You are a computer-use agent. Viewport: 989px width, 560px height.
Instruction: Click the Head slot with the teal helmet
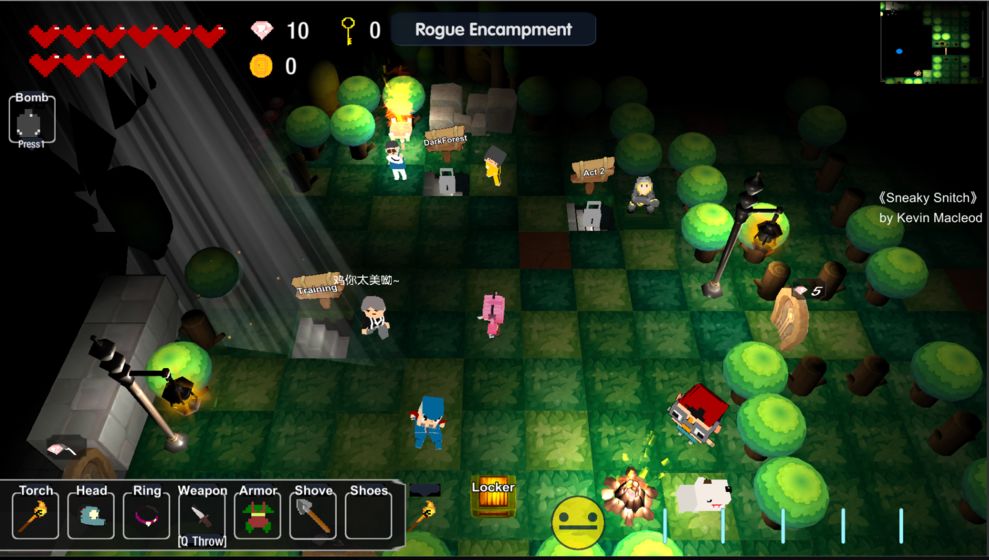coord(91,516)
